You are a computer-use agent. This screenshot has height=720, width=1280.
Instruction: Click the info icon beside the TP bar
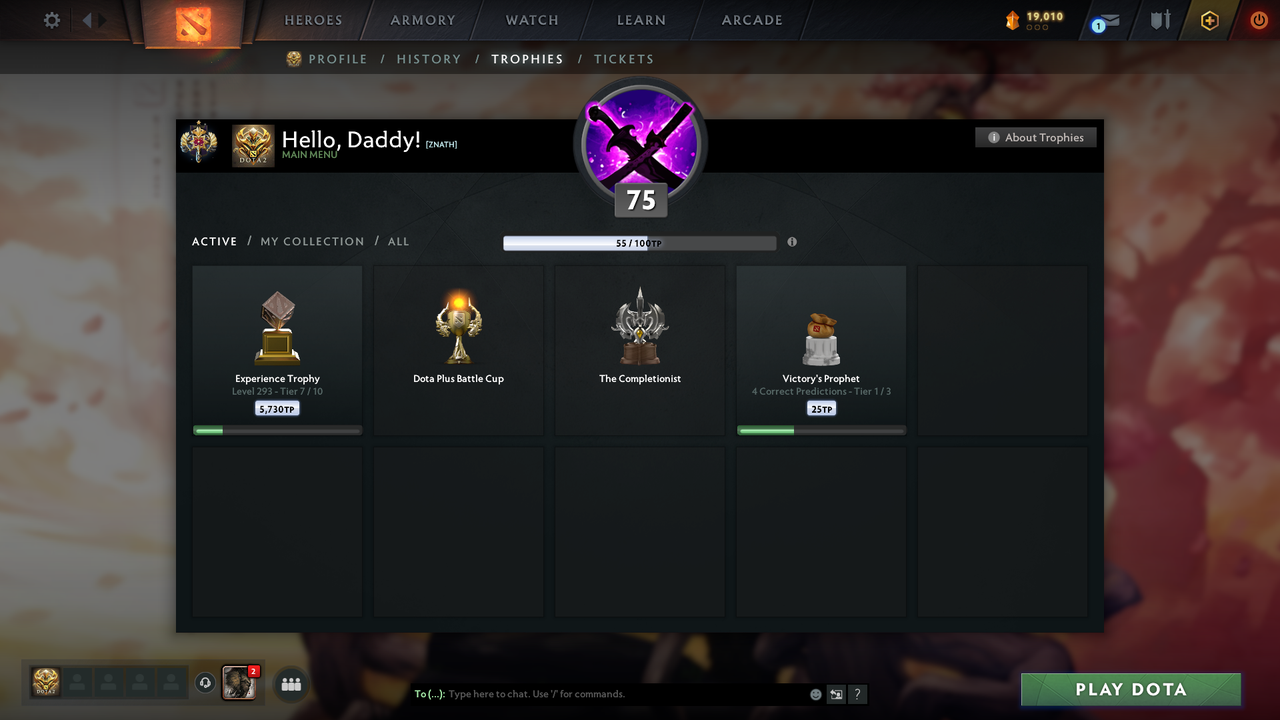[x=792, y=242]
